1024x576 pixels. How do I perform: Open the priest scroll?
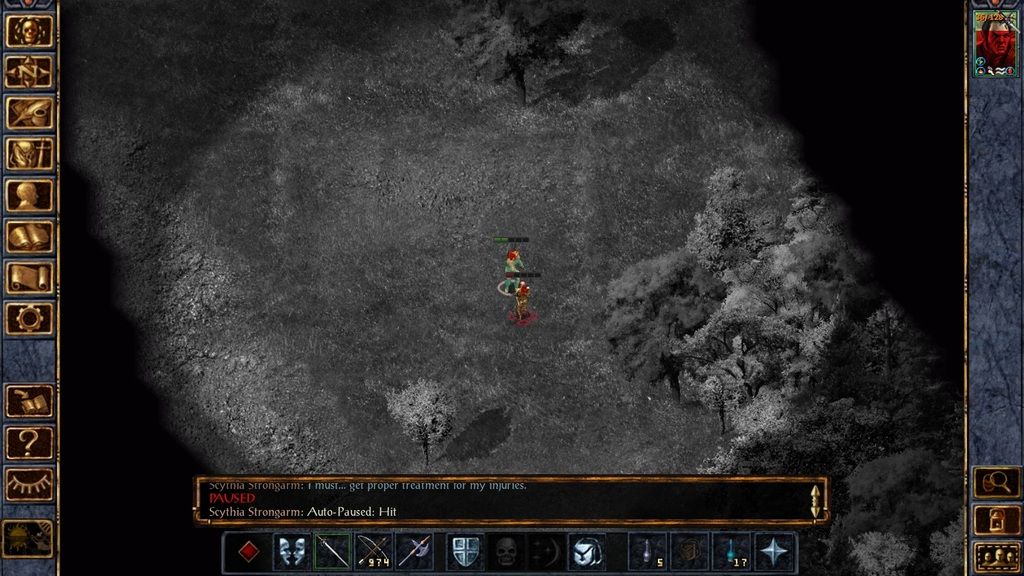coord(29,277)
